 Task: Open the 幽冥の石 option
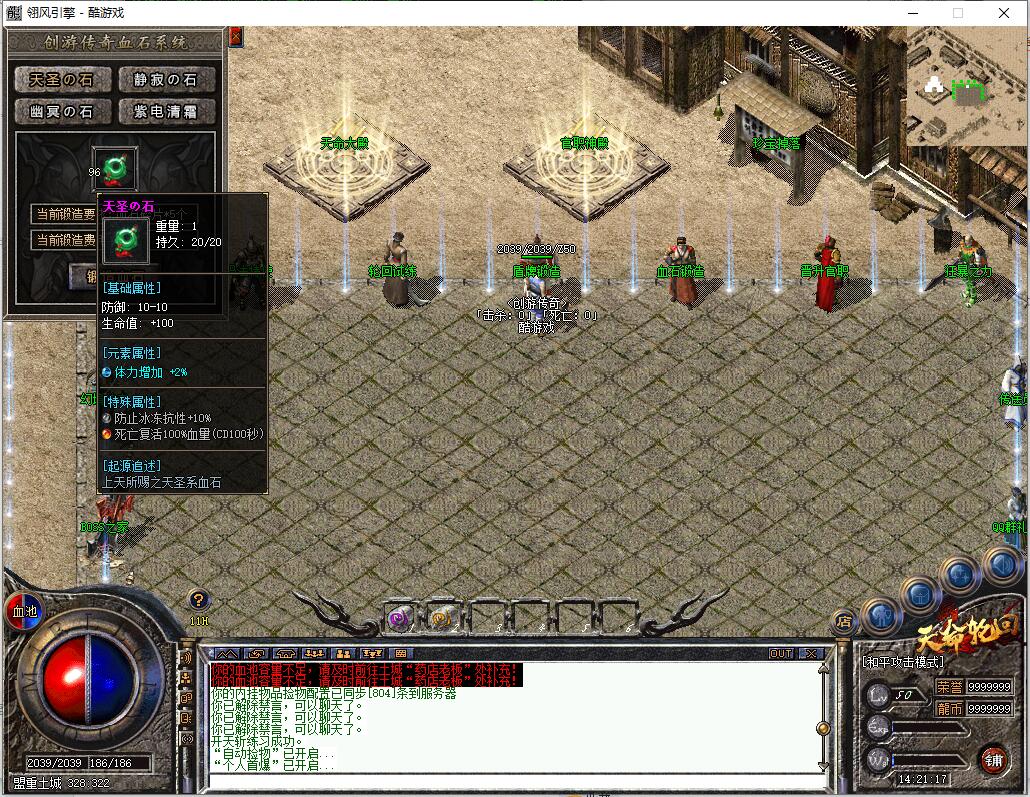pos(62,111)
